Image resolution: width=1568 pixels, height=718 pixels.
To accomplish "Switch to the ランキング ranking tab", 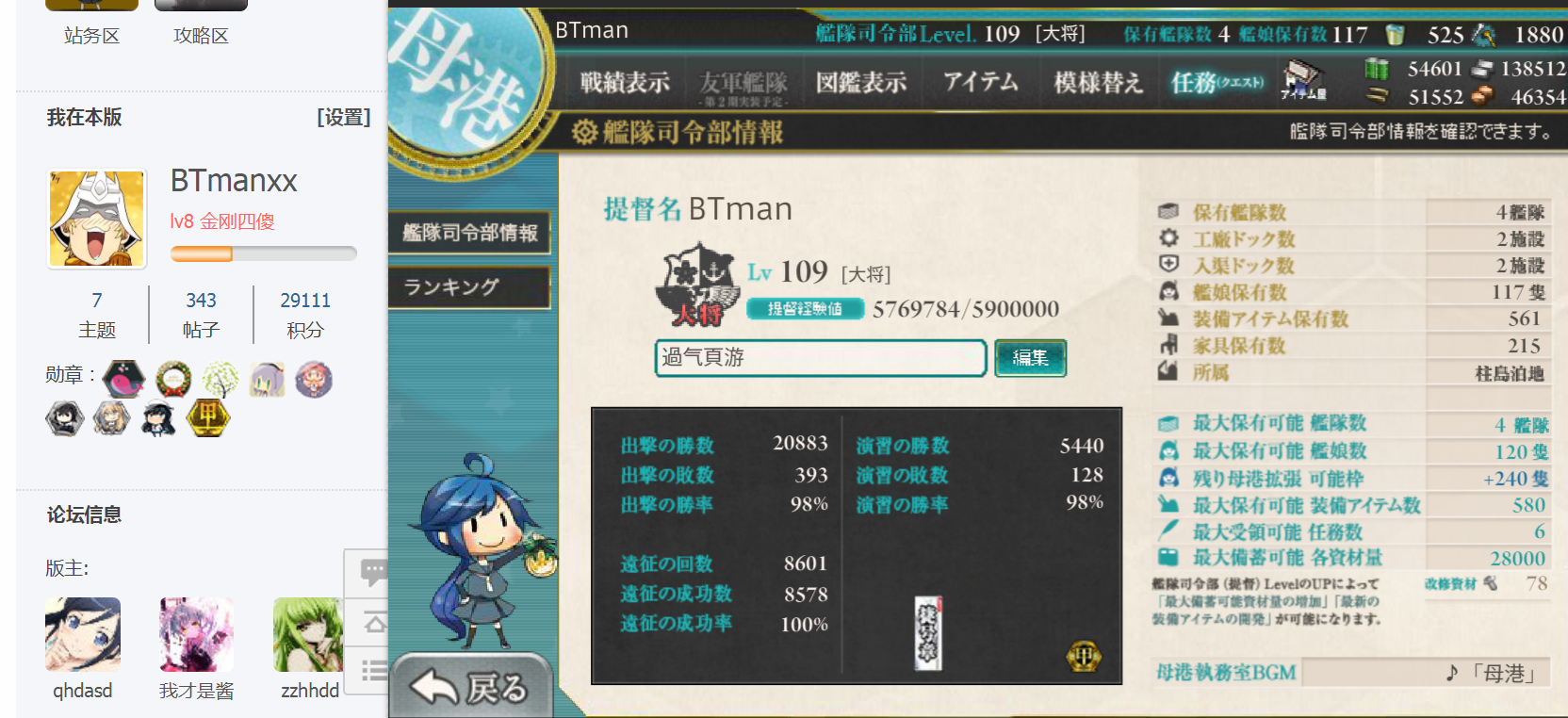I will [x=469, y=286].
